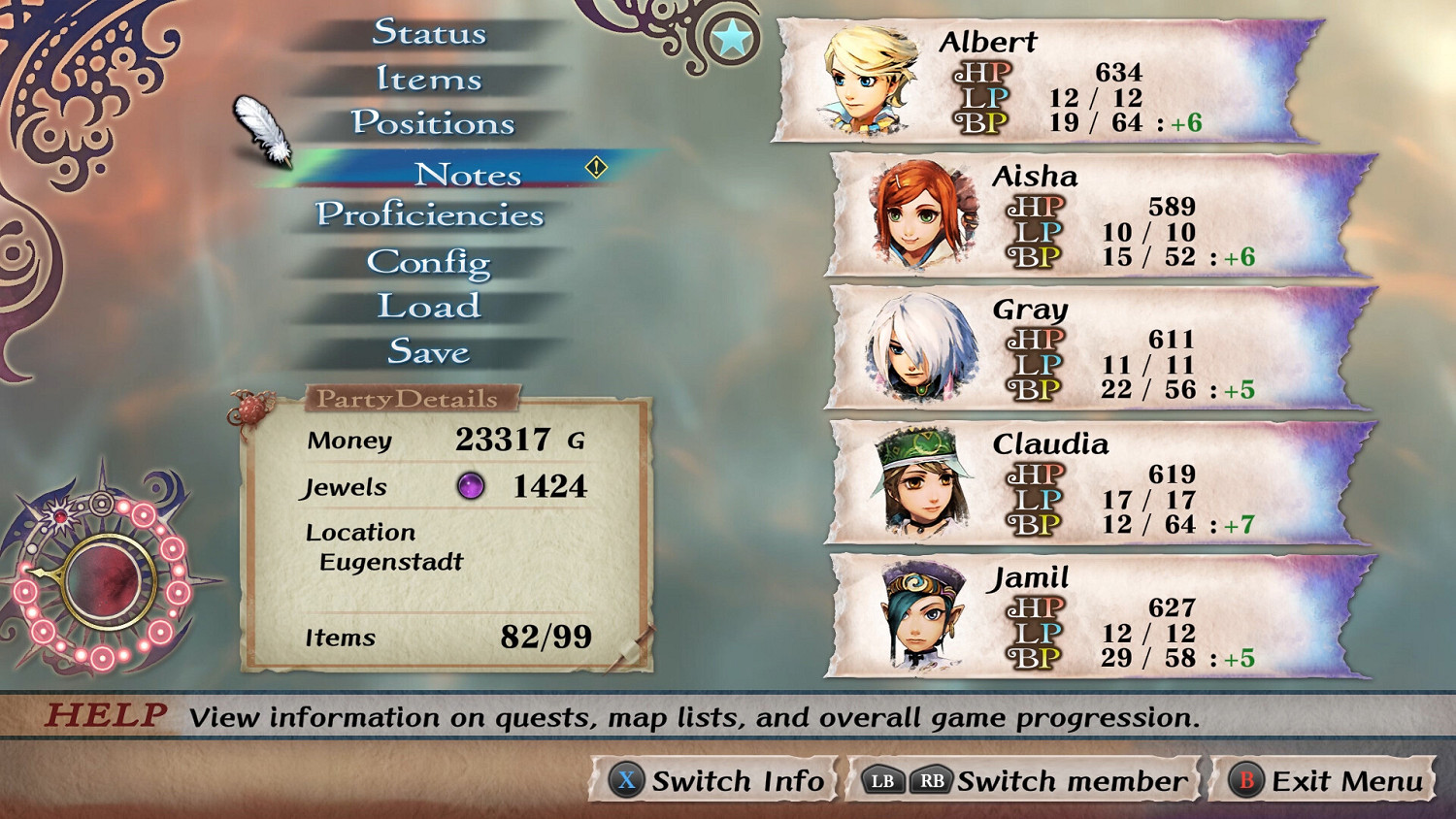This screenshot has width=1456, height=819.
Task: Click the Switch Info button
Action: (715, 779)
